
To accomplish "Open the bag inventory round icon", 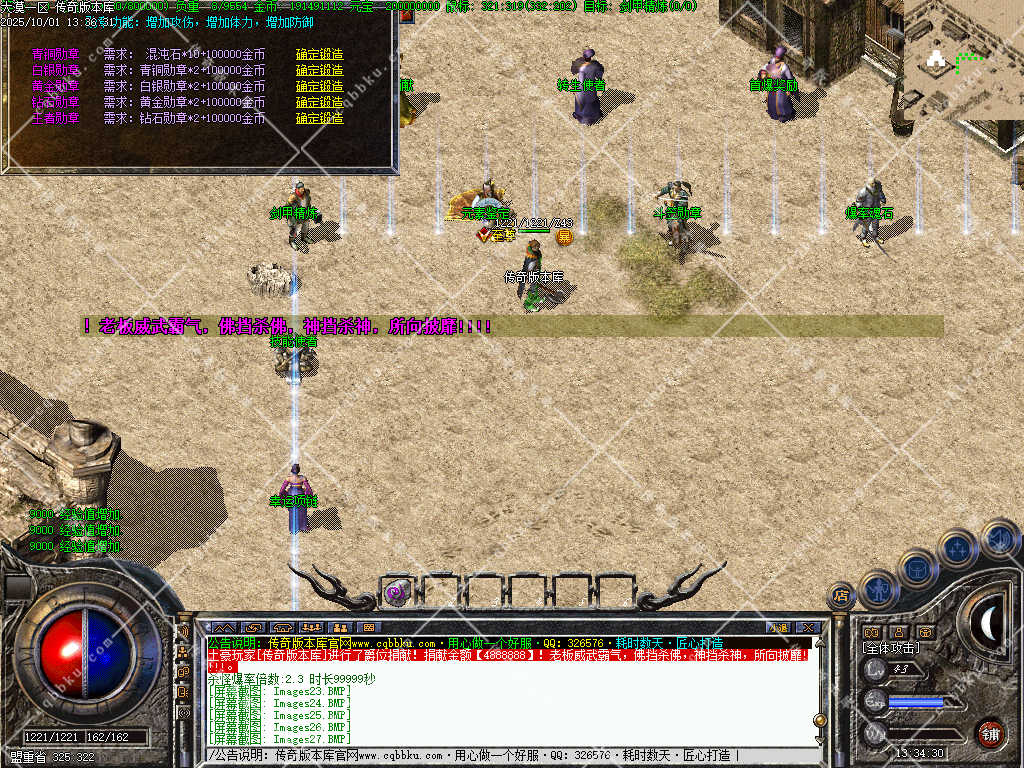I will coord(917,568).
